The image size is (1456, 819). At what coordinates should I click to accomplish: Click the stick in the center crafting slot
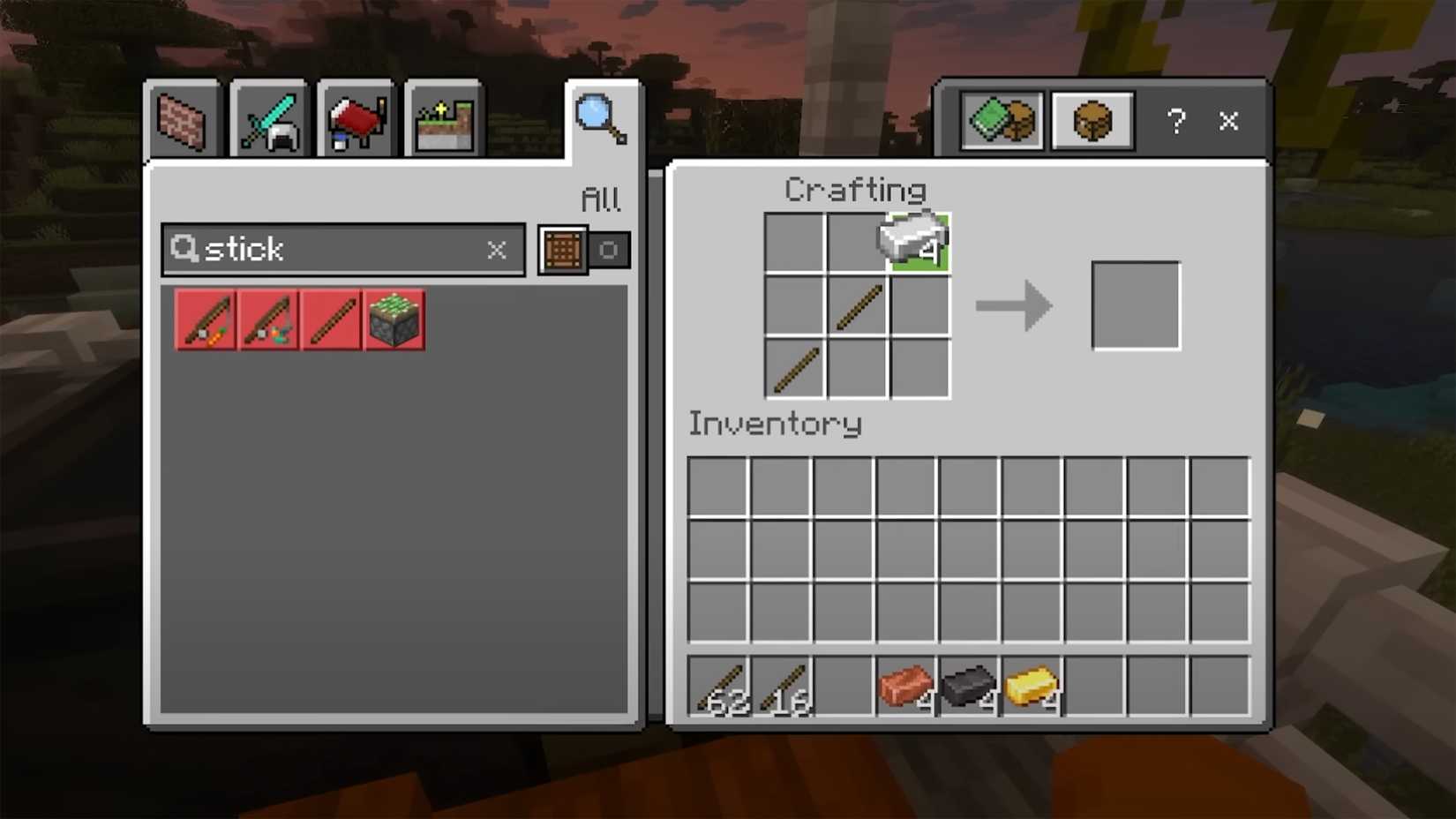tap(858, 306)
